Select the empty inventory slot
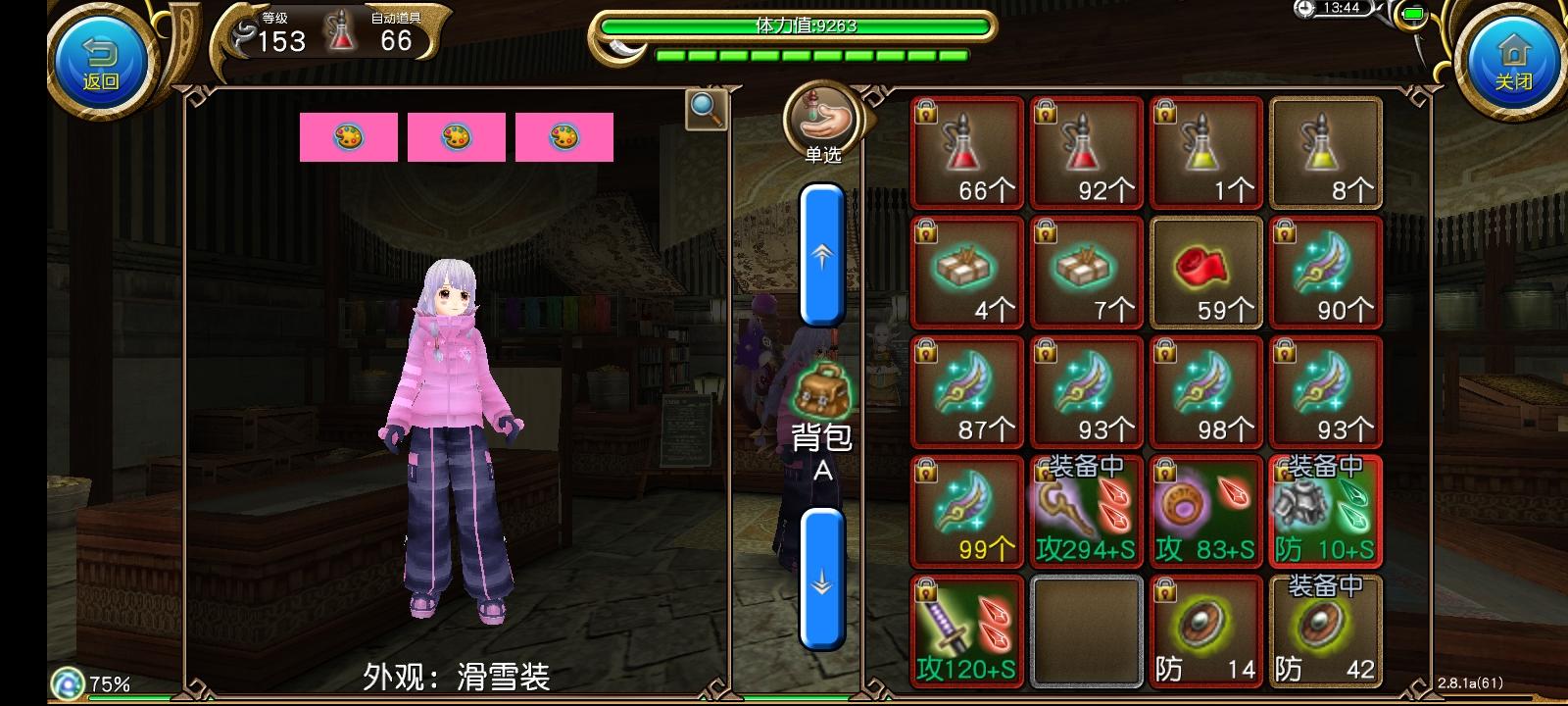This screenshot has height=706, width=1568. click(1086, 630)
